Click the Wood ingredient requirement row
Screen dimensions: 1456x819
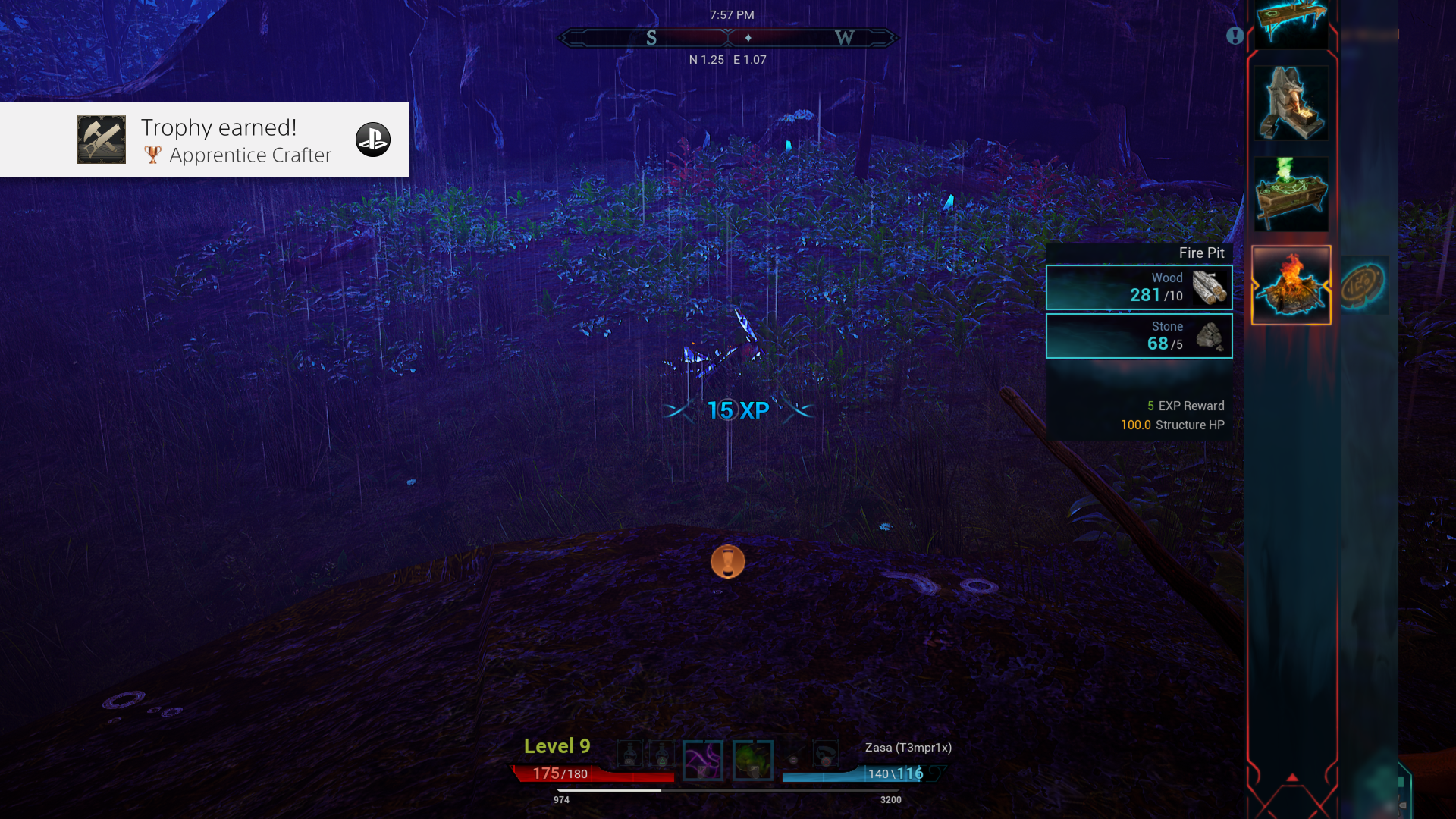pyautogui.click(x=1139, y=287)
